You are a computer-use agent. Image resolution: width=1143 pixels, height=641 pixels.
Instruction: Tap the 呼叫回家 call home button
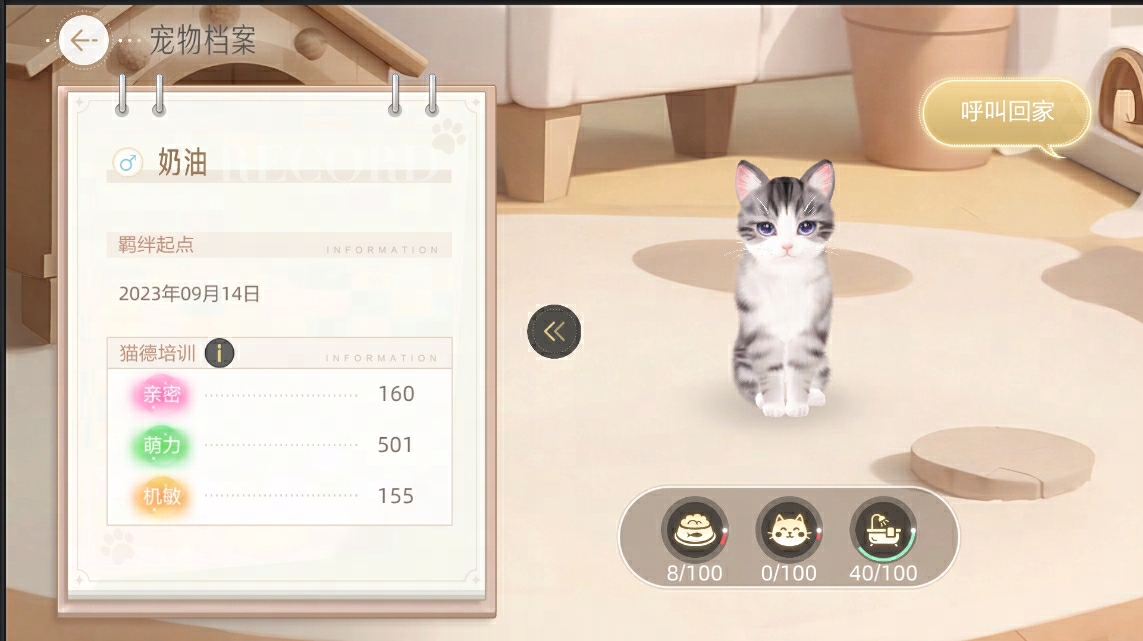click(1007, 112)
